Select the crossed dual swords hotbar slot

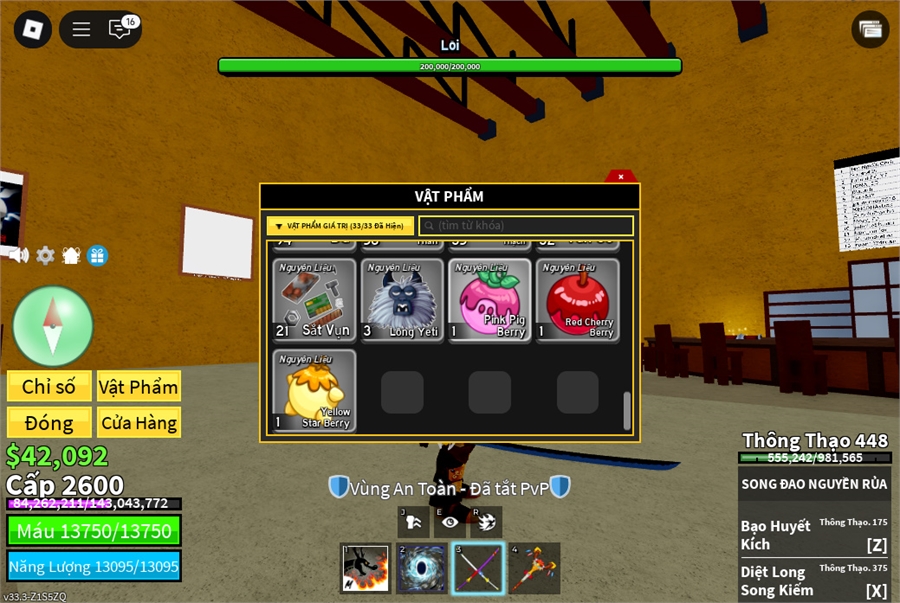(x=478, y=568)
